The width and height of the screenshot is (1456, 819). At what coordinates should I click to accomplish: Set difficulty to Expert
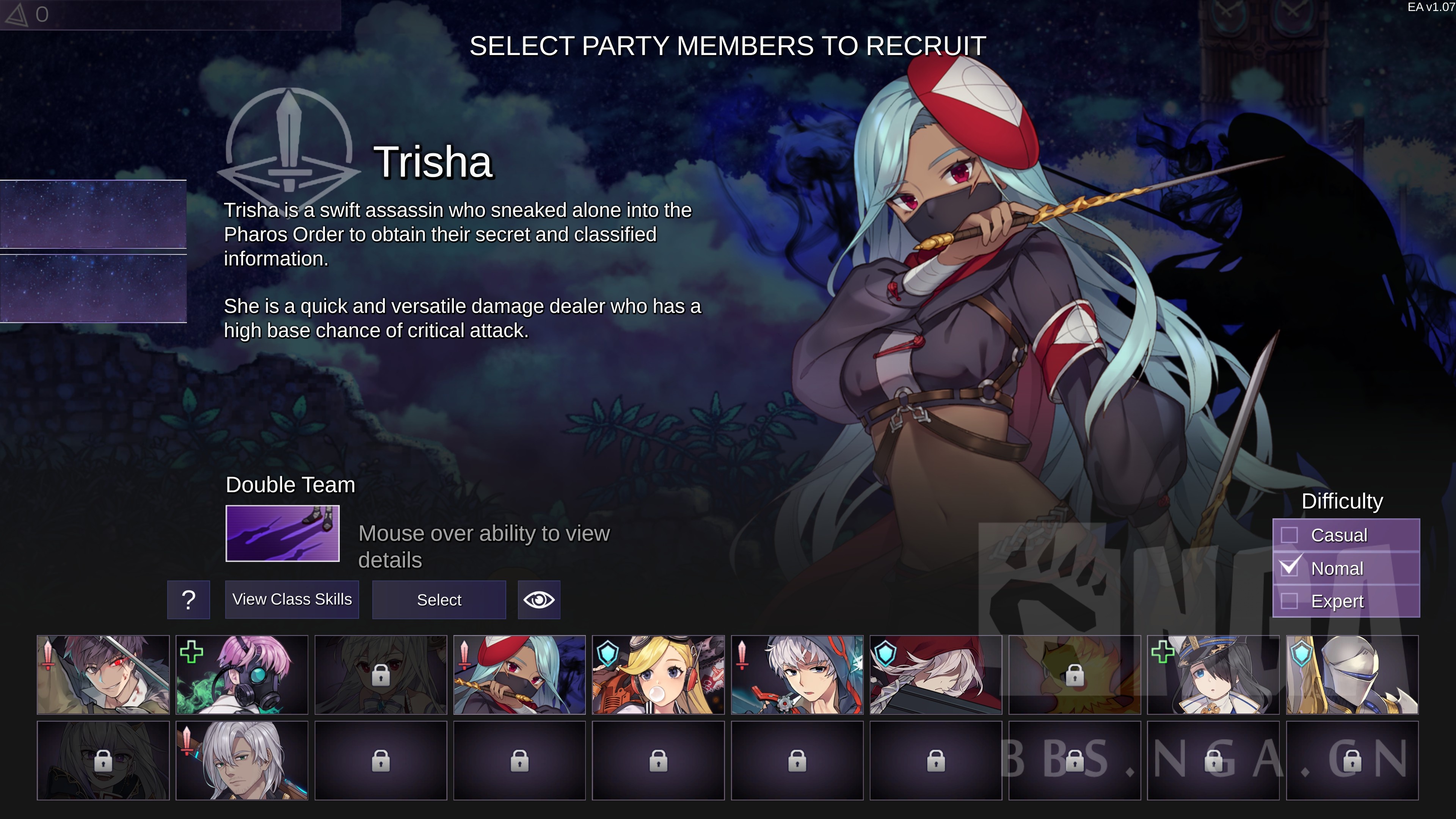click(1289, 601)
